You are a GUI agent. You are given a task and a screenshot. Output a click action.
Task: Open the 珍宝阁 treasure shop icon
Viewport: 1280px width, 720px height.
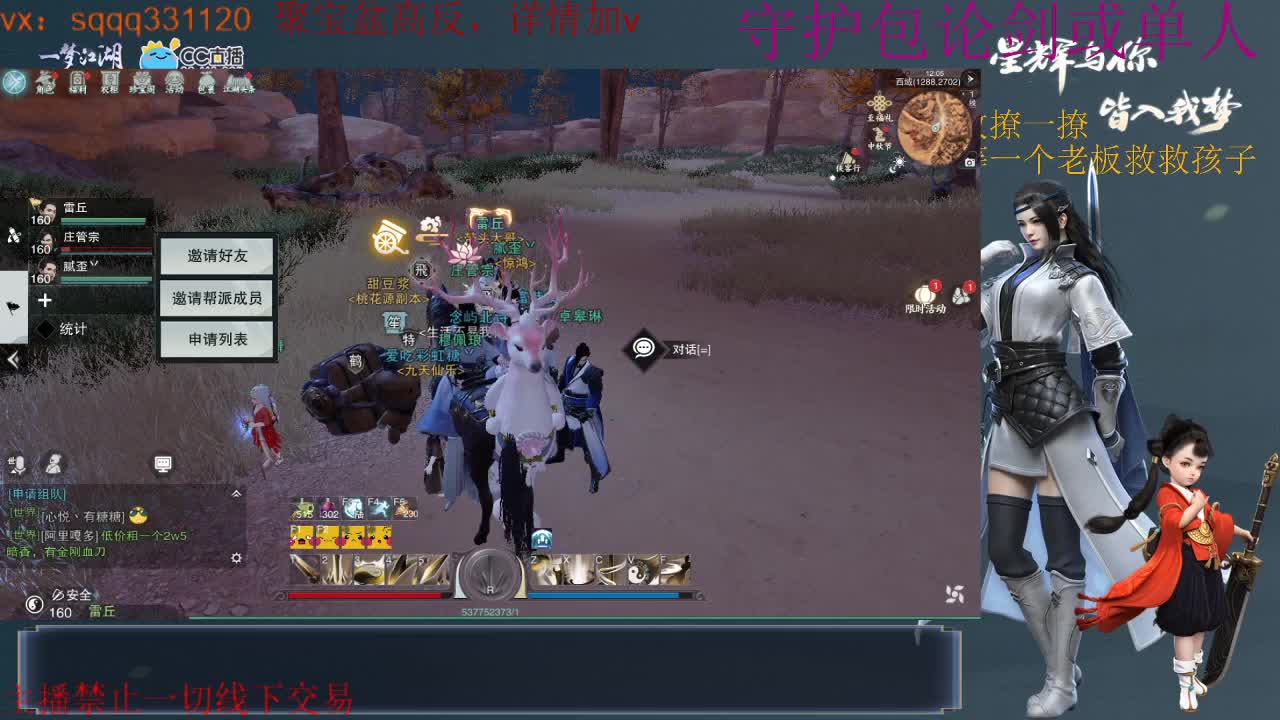pos(143,81)
